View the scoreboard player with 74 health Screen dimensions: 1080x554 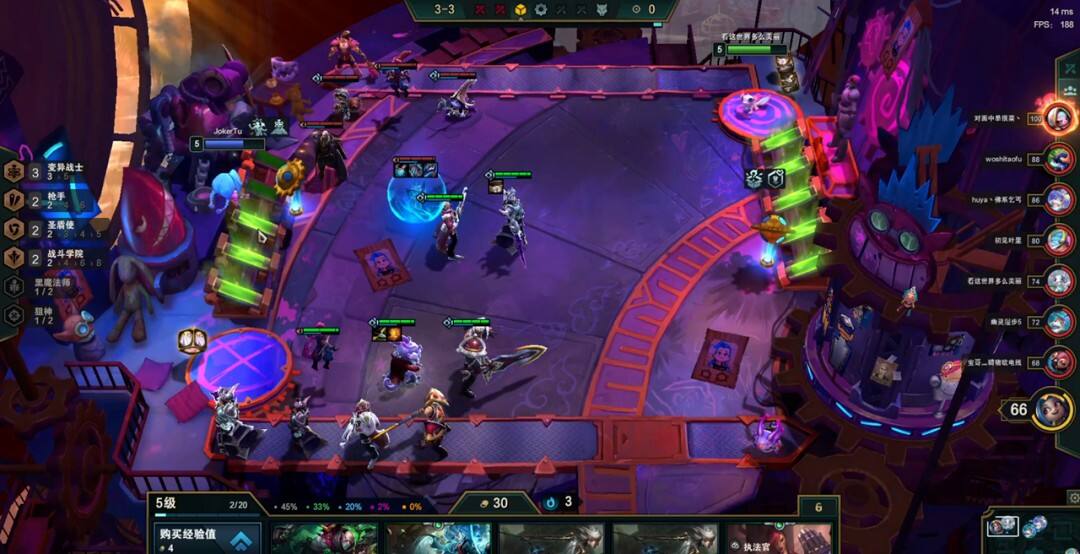pyautogui.click(x=1058, y=281)
